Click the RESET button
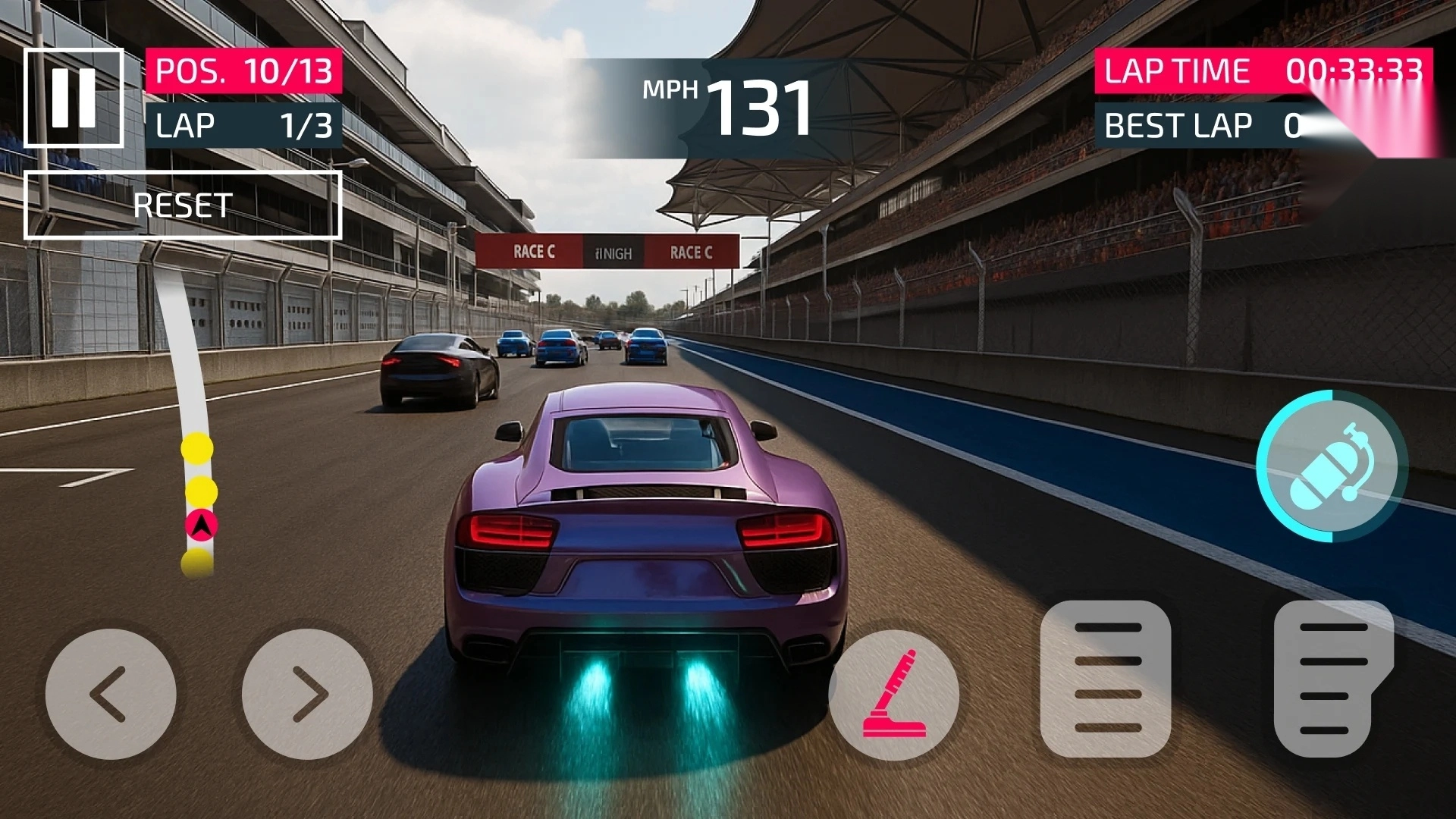 (x=183, y=206)
